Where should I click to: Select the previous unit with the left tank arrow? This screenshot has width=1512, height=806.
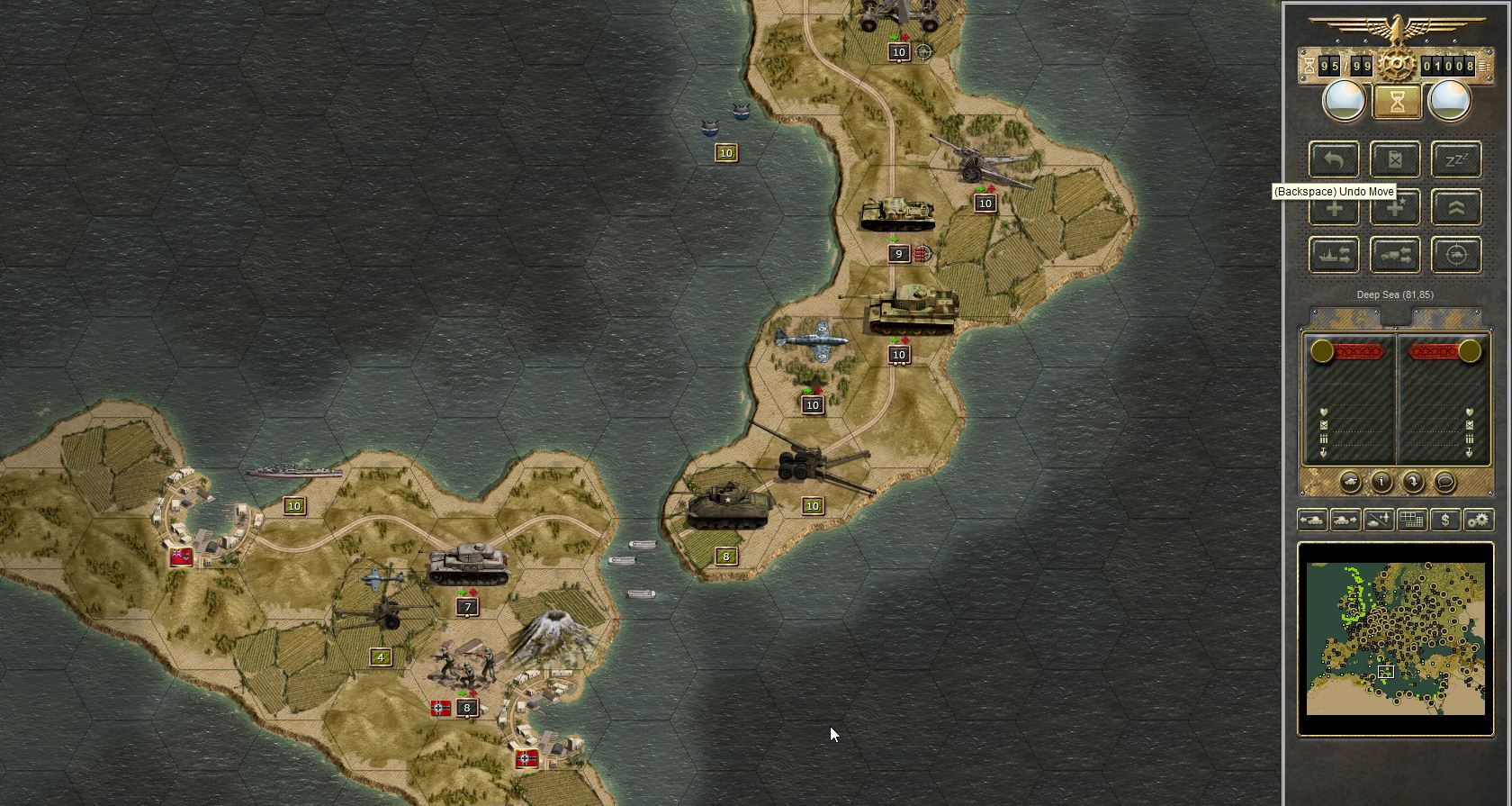pyautogui.click(x=1313, y=520)
